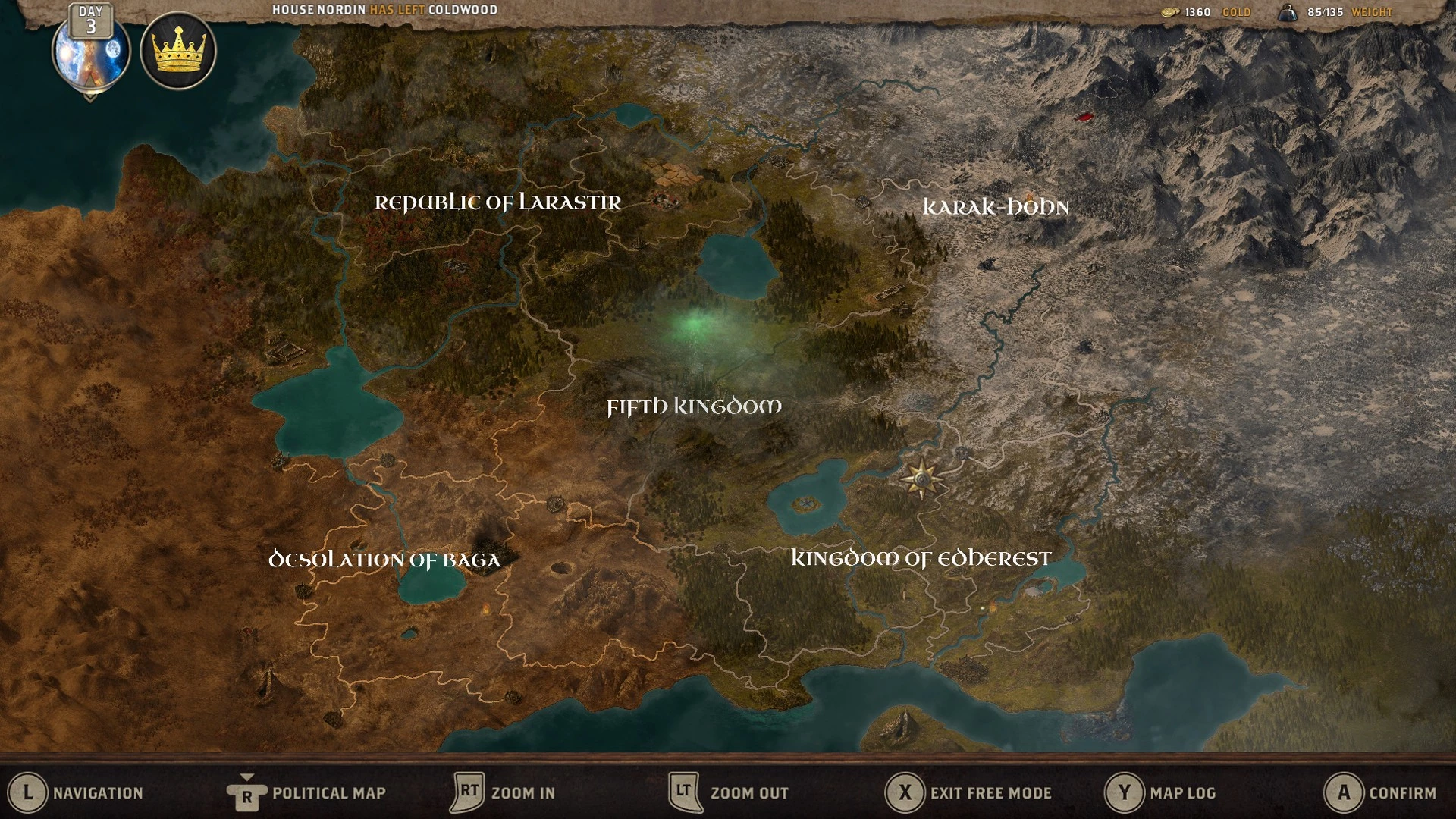This screenshot has width=1456, height=819.
Task: Pick the Desolation of Baga label
Action: tap(385, 560)
